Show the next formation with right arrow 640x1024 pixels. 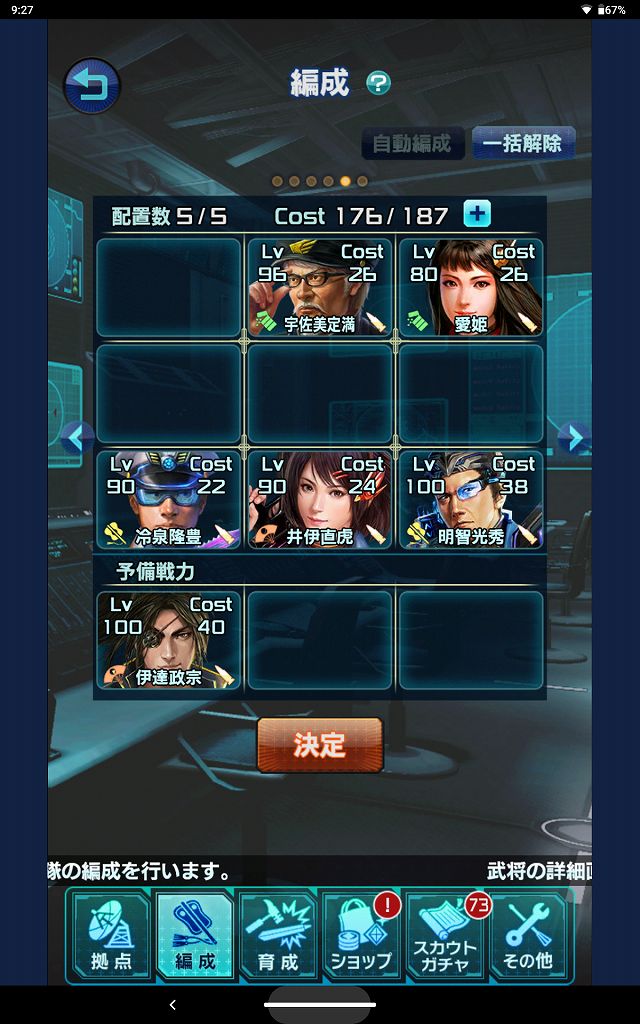tap(571, 437)
